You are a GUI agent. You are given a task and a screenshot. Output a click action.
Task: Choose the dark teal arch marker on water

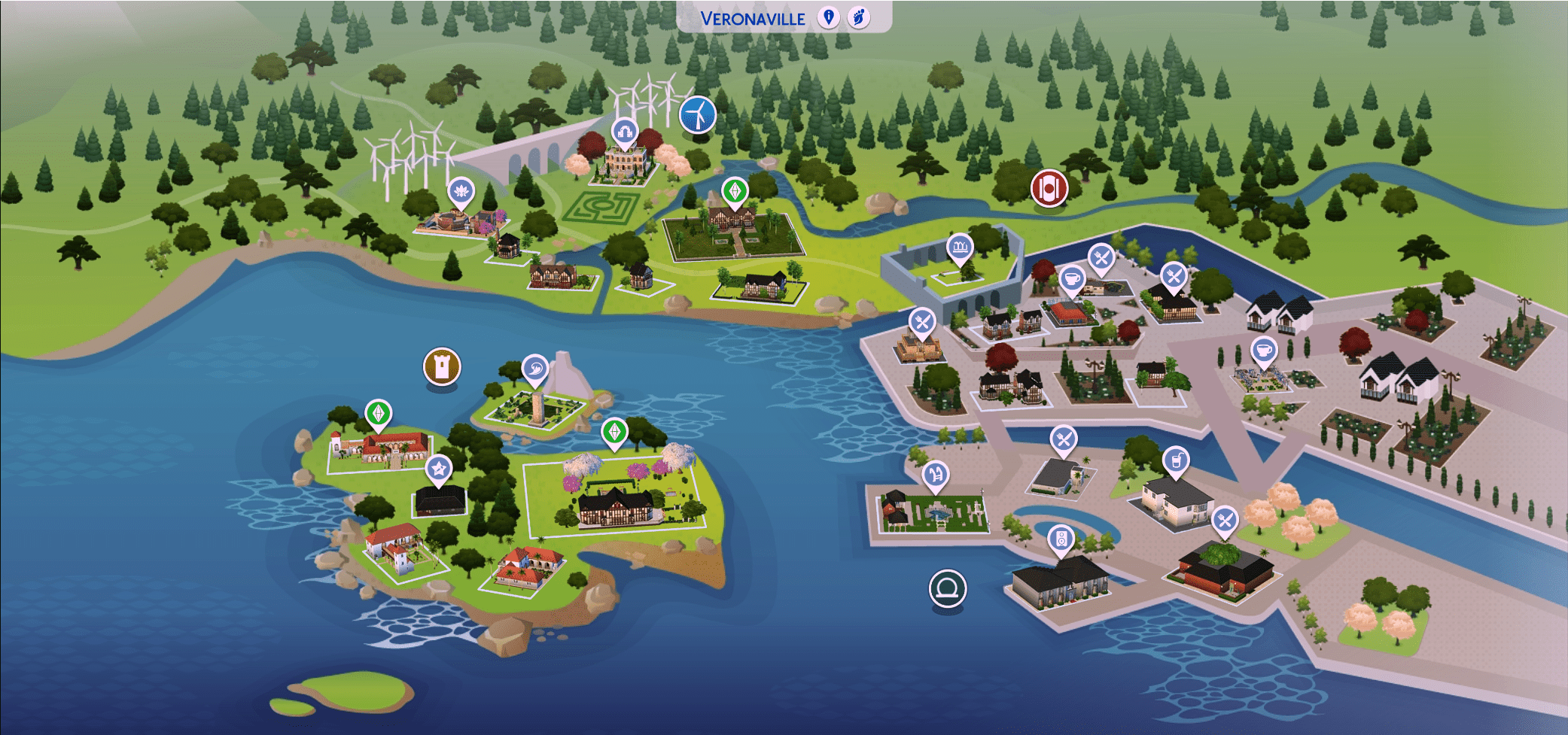(947, 588)
